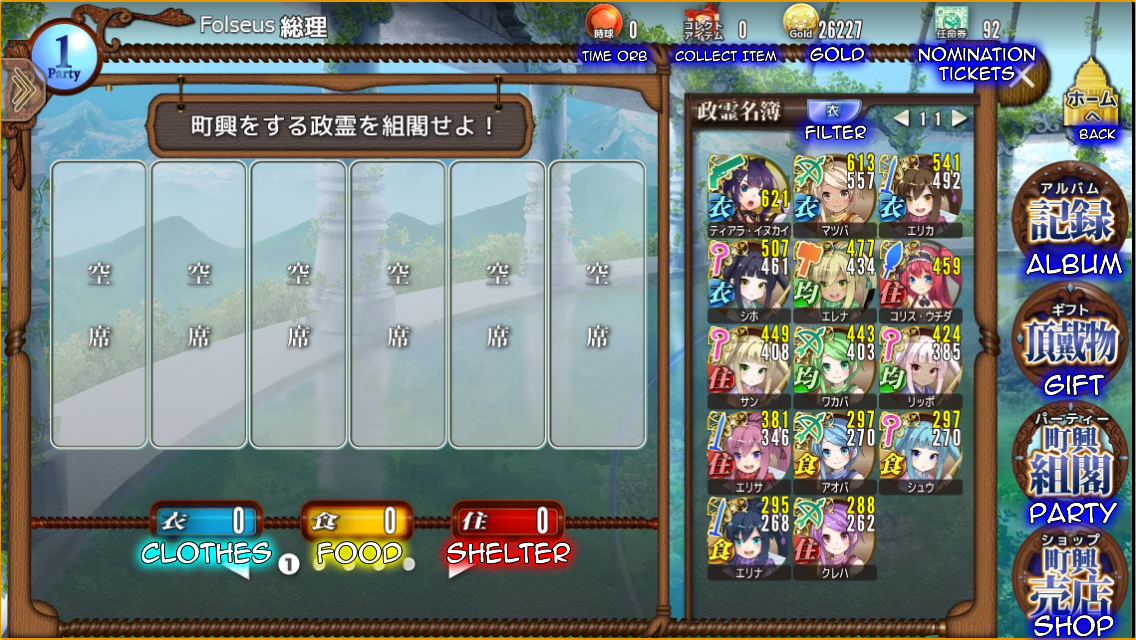Select character クレハ
1136x640 pixels.
coord(834,535)
